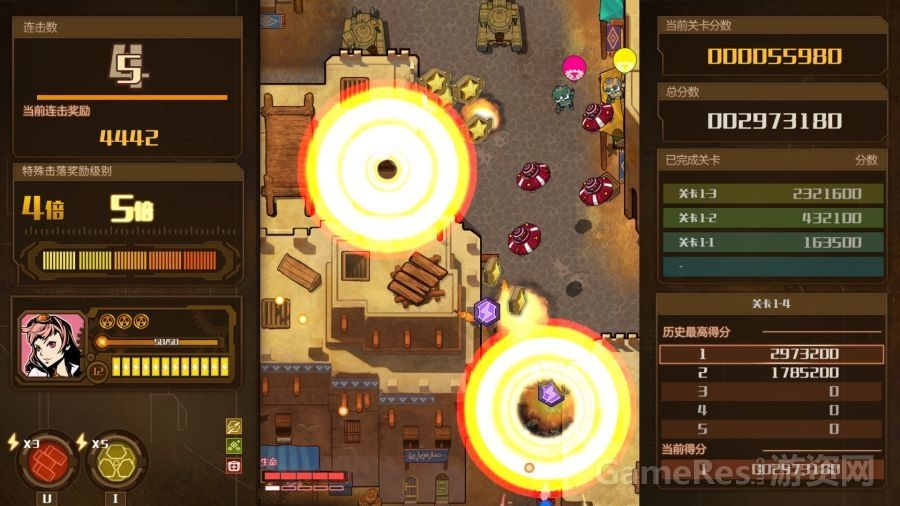Select the yellow buff status icon
The image size is (900, 506).
pyautogui.click(x=234, y=427)
